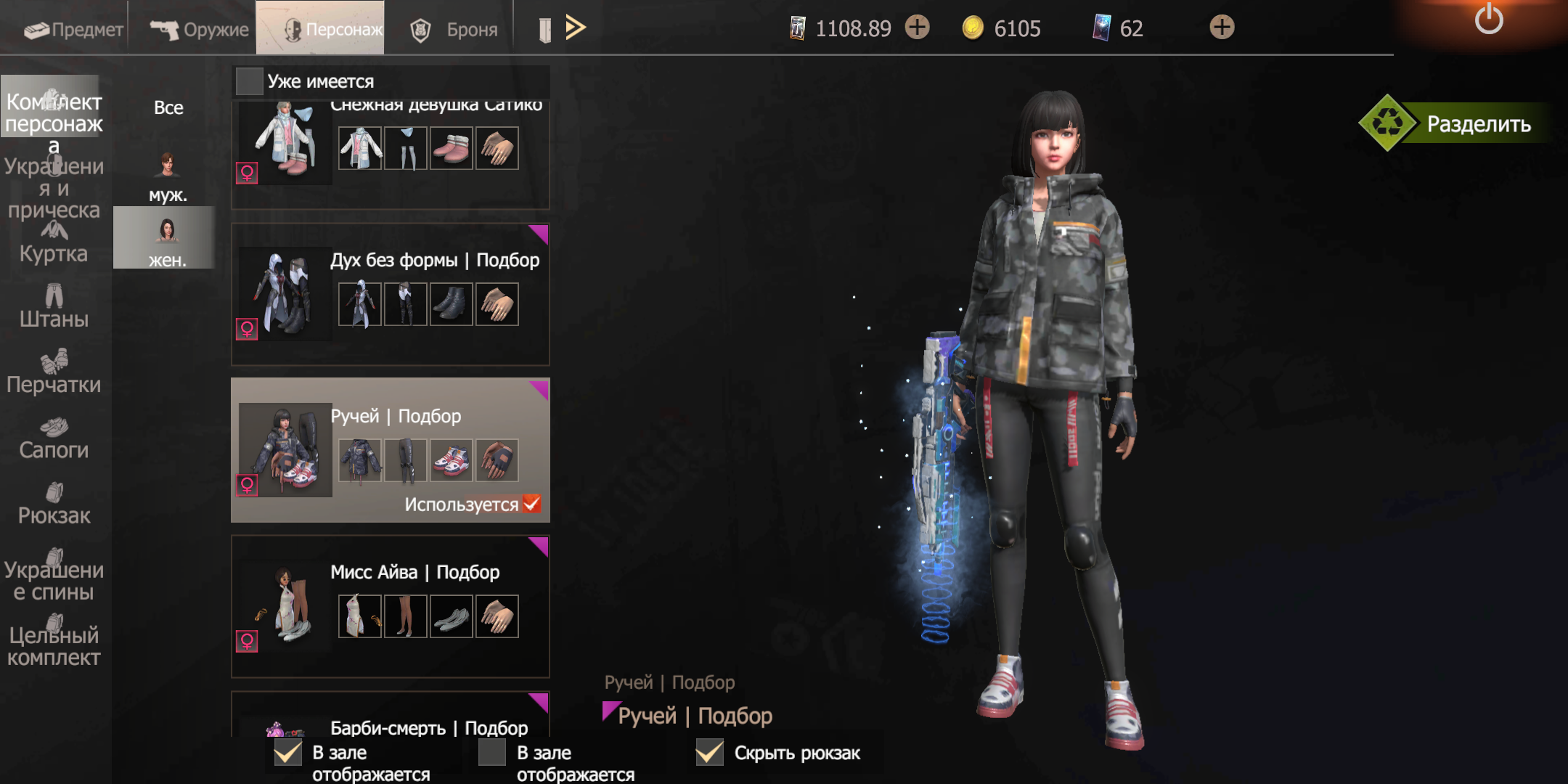Open the Штаны category
This screenshot has width=1568, height=784.
pos(54,307)
